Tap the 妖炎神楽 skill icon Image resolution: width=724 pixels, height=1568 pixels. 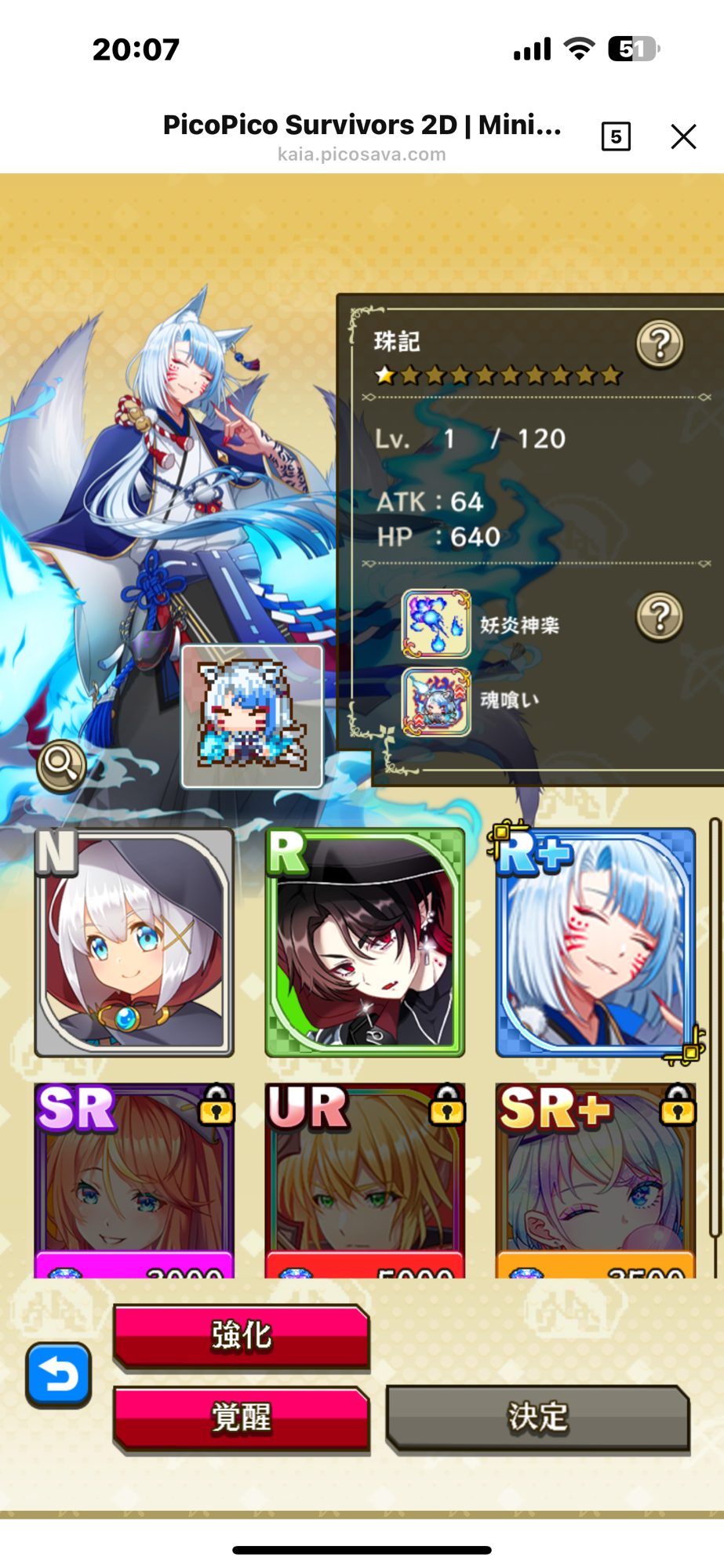click(x=436, y=624)
